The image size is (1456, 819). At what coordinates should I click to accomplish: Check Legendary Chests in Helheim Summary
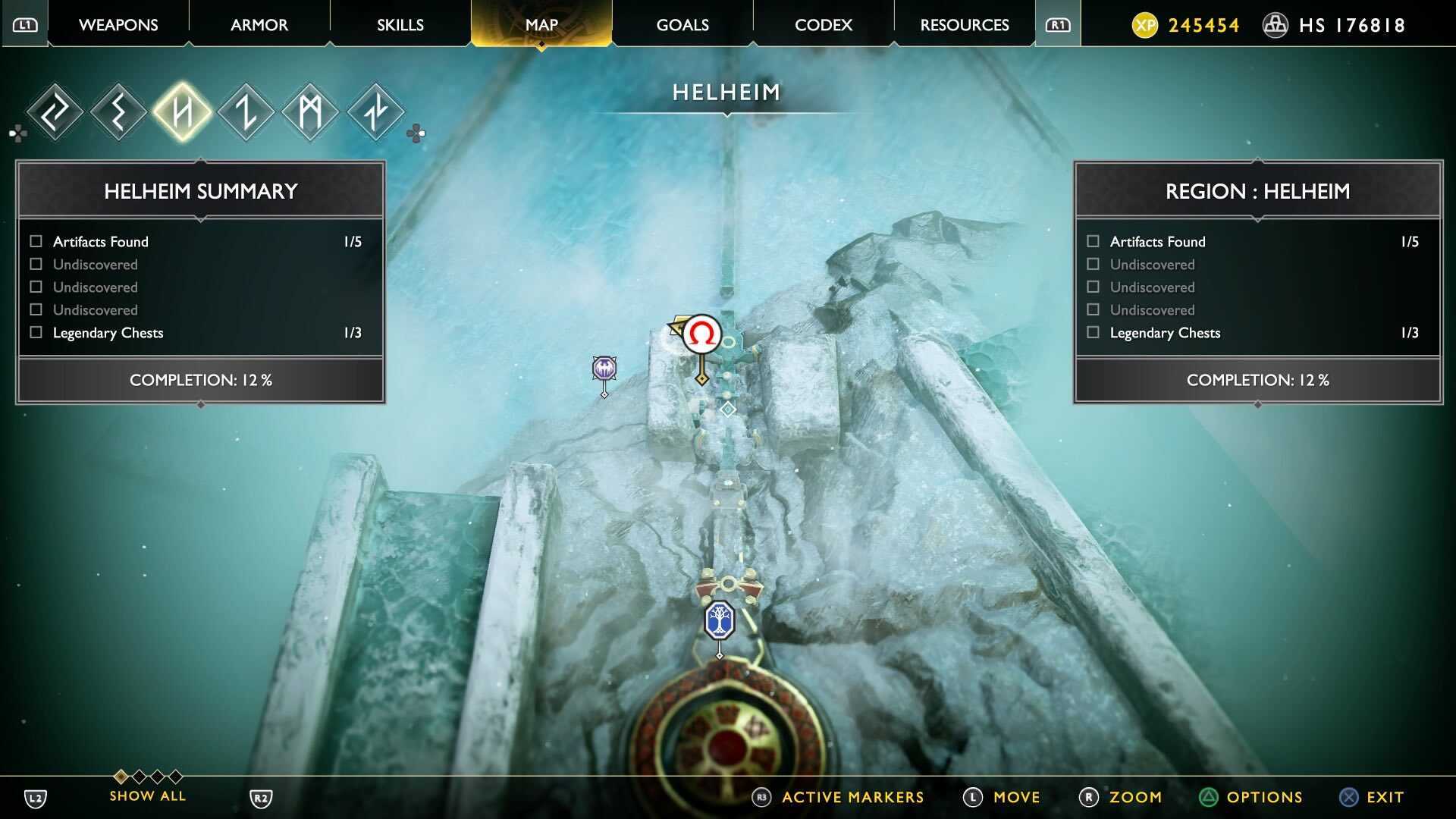coord(35,332)
